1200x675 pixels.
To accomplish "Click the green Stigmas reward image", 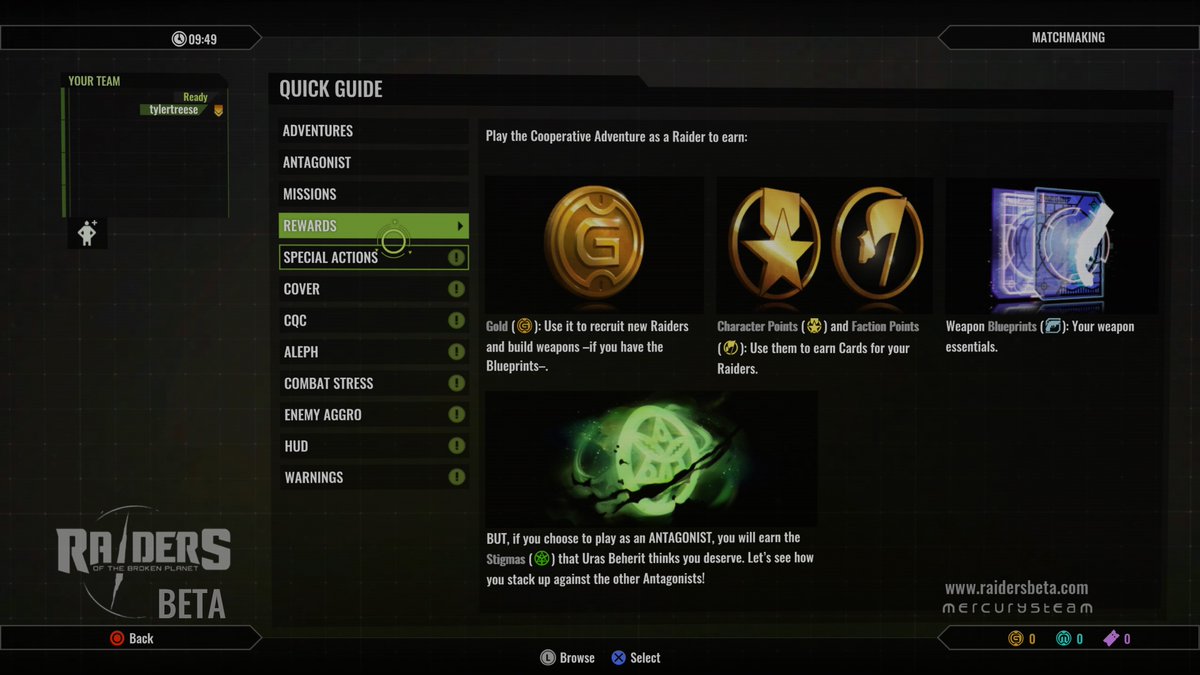I will point(650,458).
